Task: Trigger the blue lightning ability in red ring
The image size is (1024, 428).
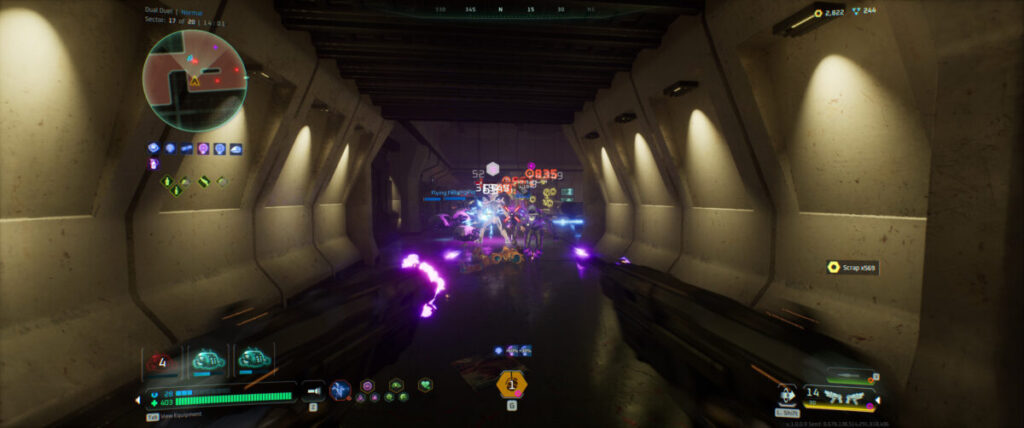Action: pos(340,390)
